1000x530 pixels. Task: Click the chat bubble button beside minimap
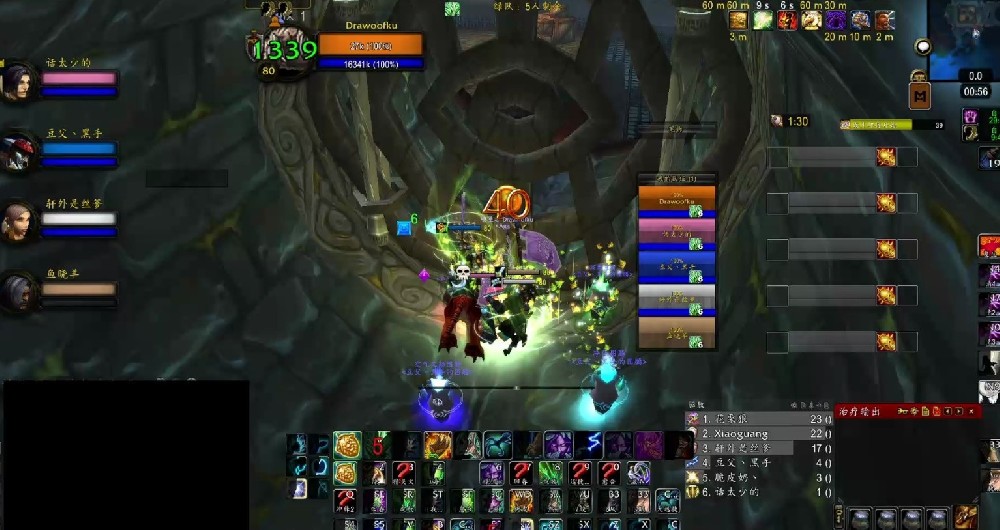(922, 47)
